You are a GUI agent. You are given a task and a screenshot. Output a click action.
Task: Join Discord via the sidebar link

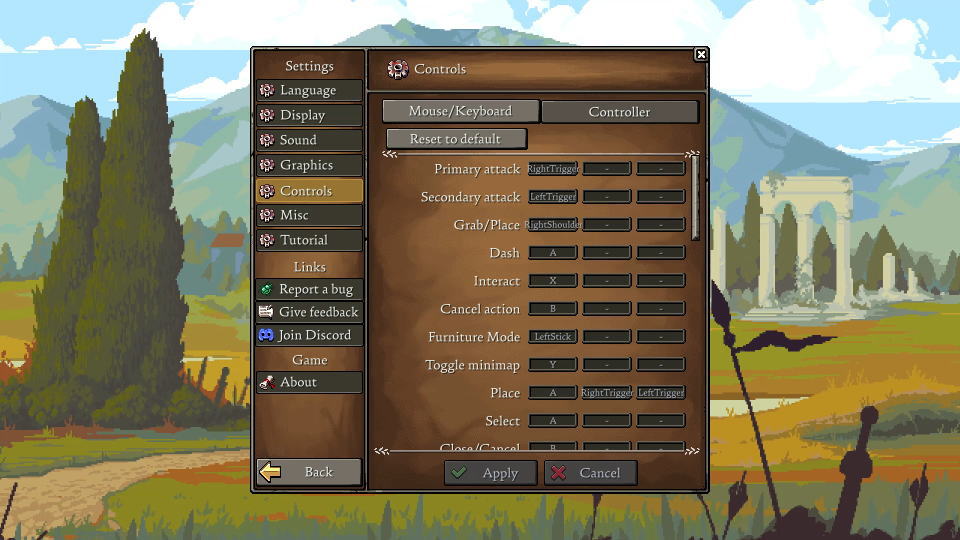[309, 335]
